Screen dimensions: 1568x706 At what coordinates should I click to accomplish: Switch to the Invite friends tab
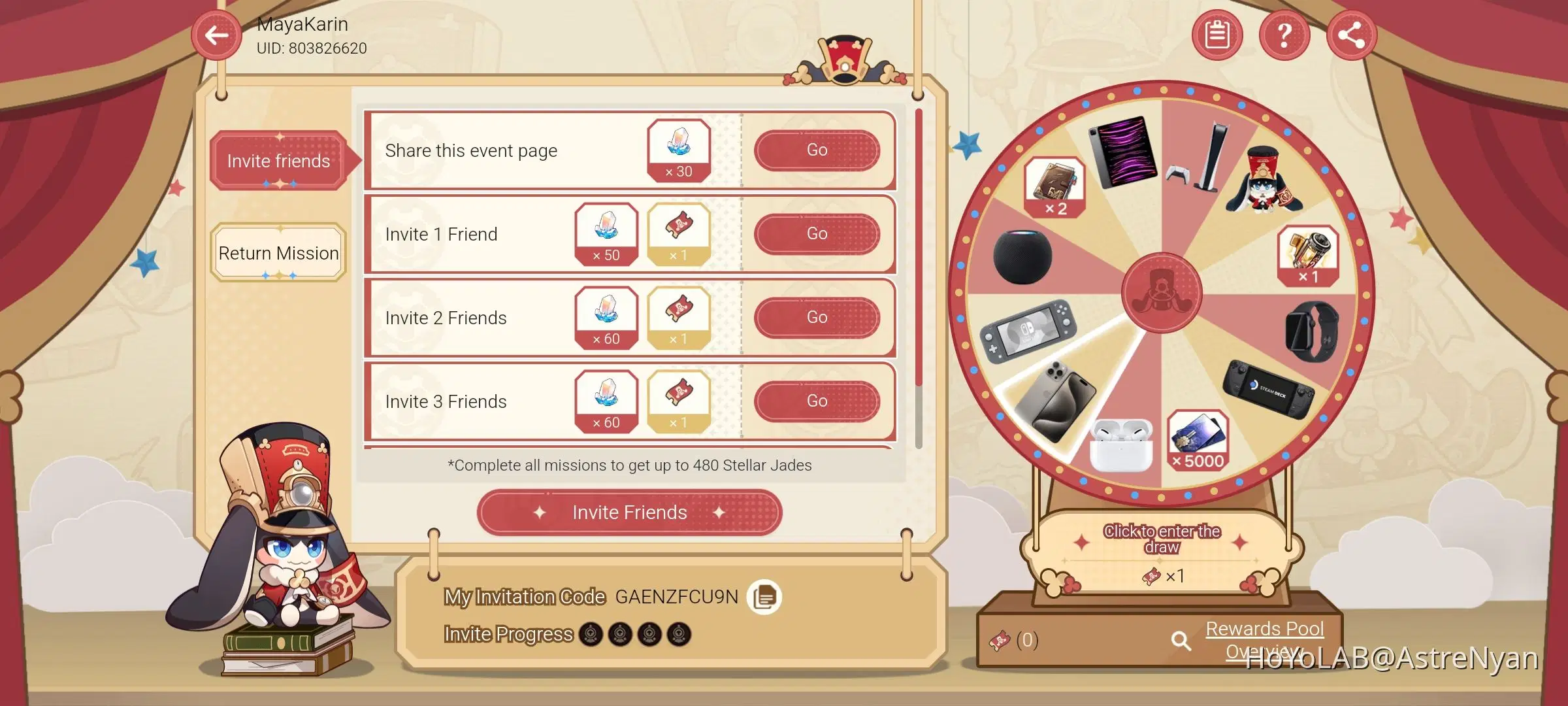pyautogui.click(x=278, y=161)
